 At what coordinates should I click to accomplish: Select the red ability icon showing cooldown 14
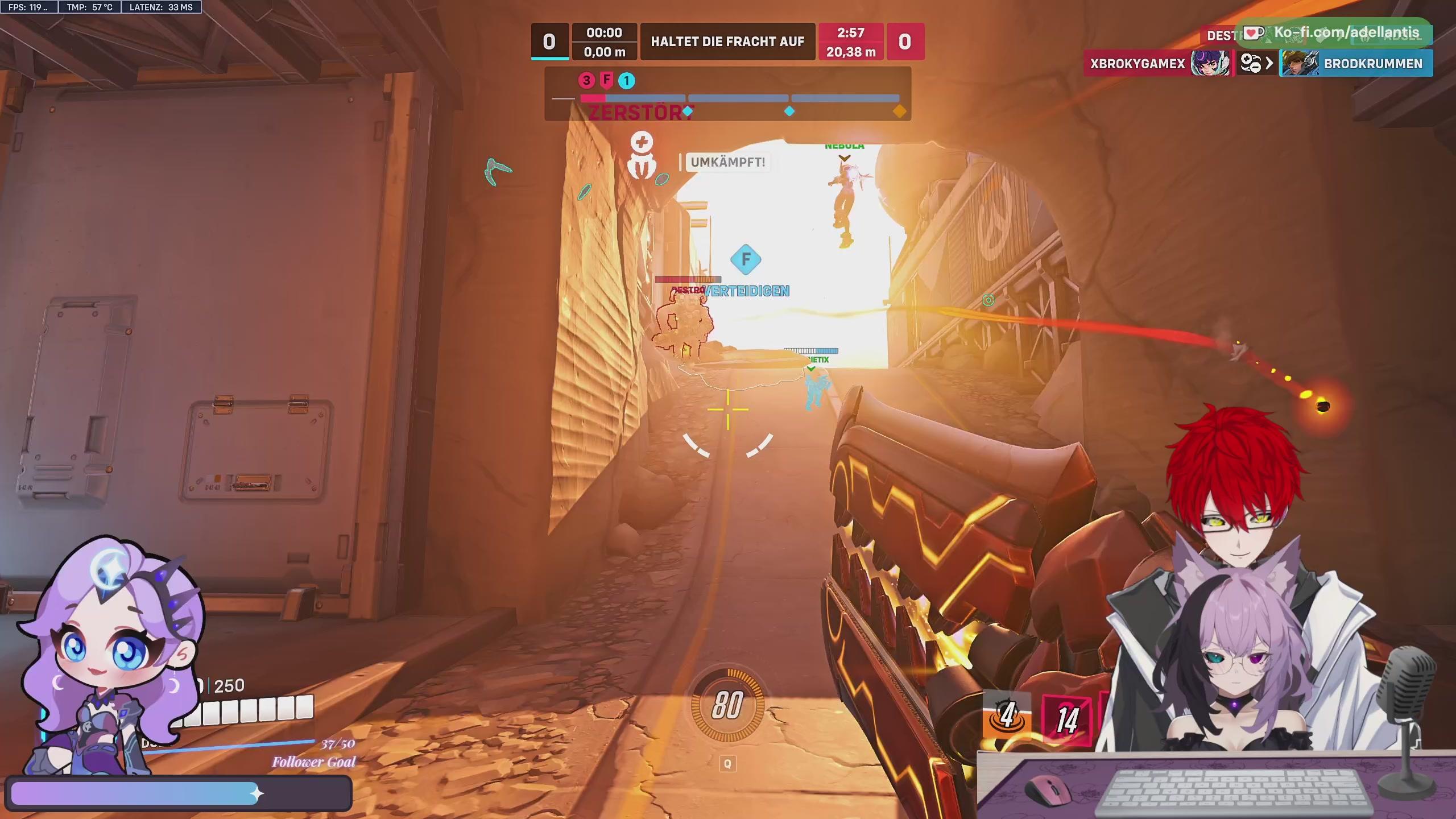(x=1067, y=719)
